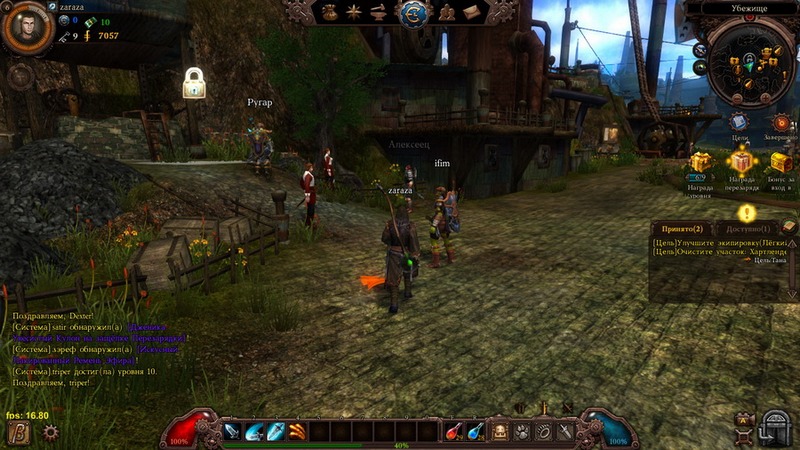
Task: Open the gear settings button
Action: 50,432
